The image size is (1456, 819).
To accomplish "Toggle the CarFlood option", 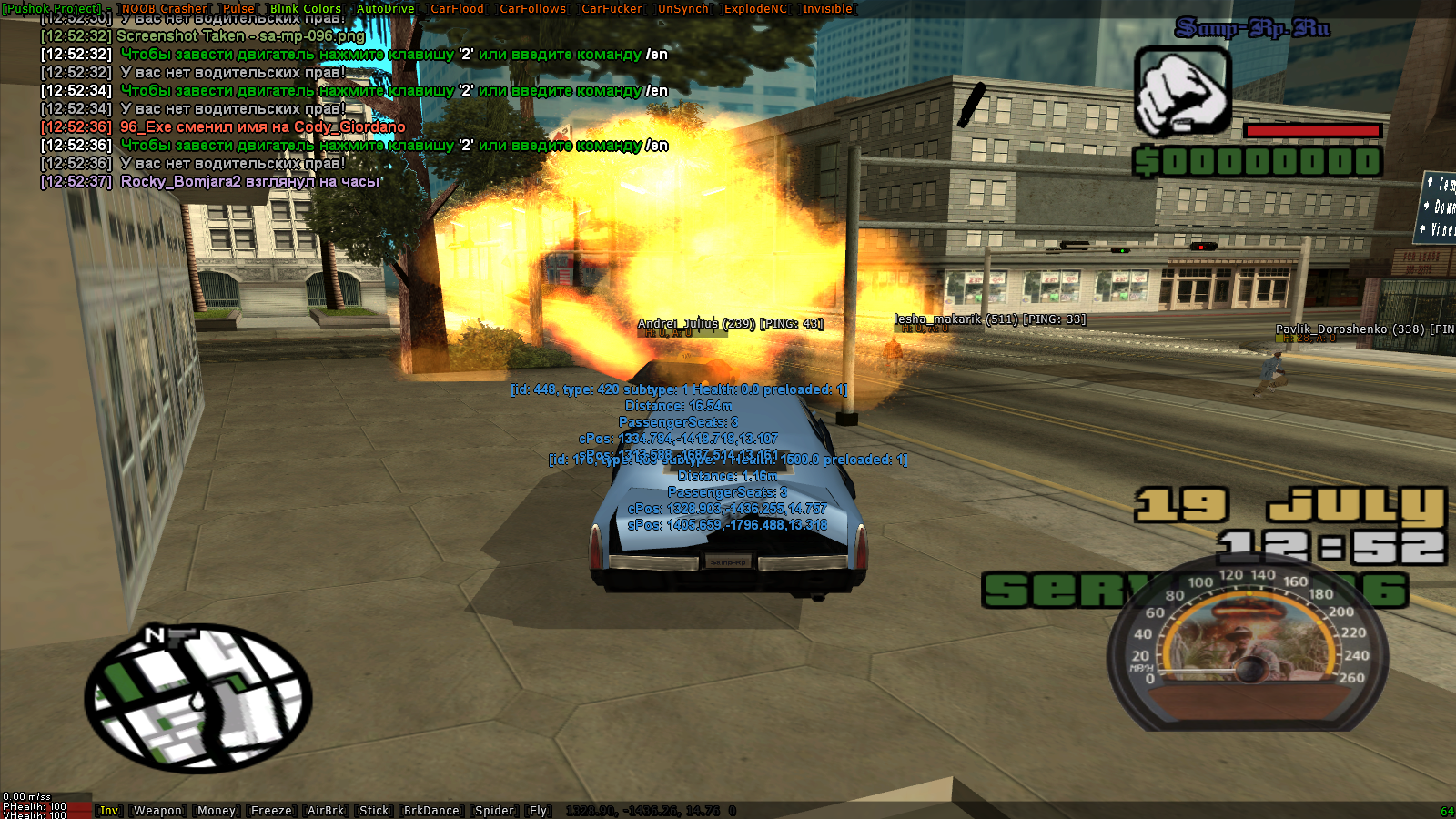I will click(x=457, y=9).
